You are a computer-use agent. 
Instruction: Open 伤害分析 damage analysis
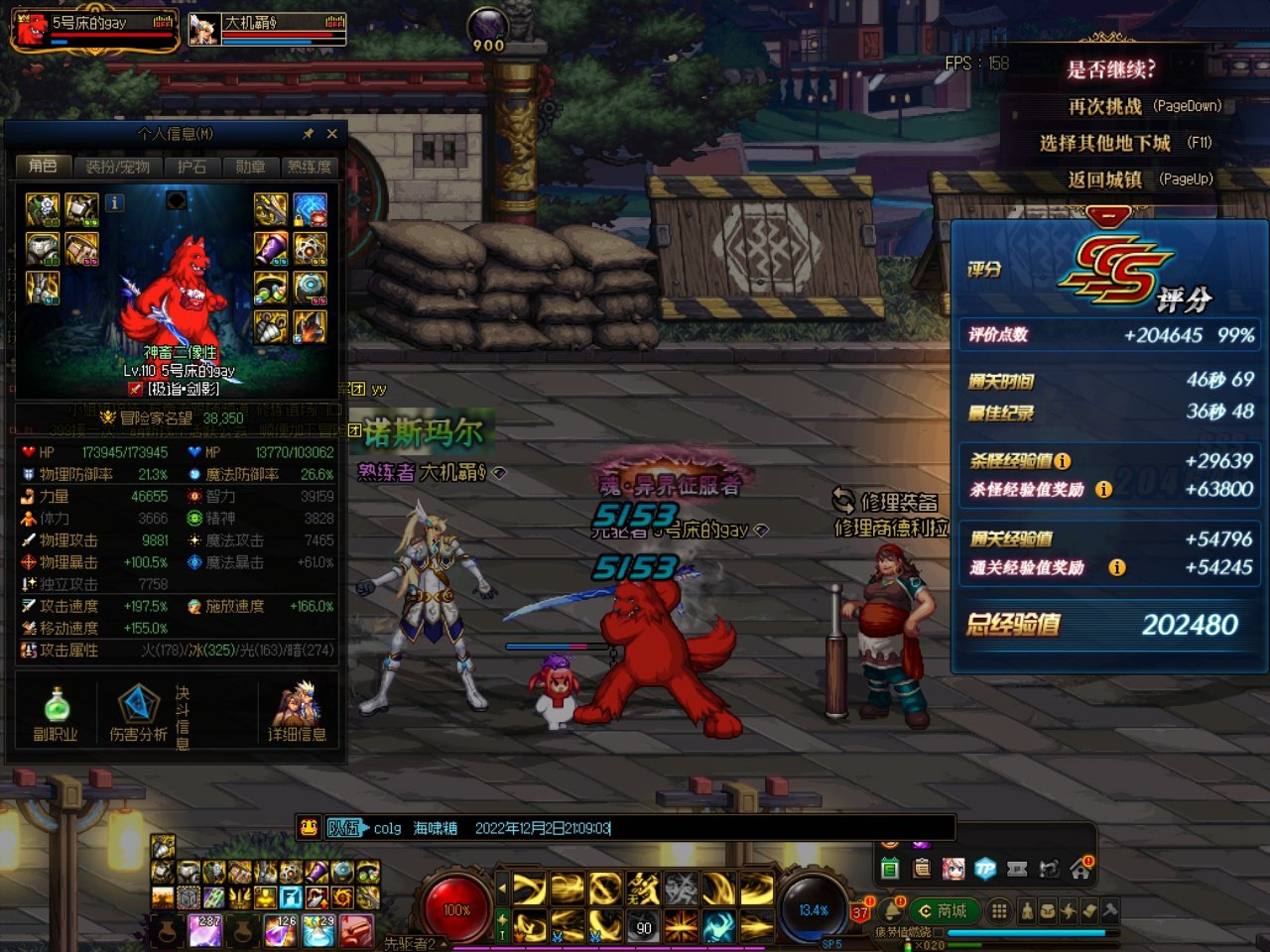click(138, 714)
